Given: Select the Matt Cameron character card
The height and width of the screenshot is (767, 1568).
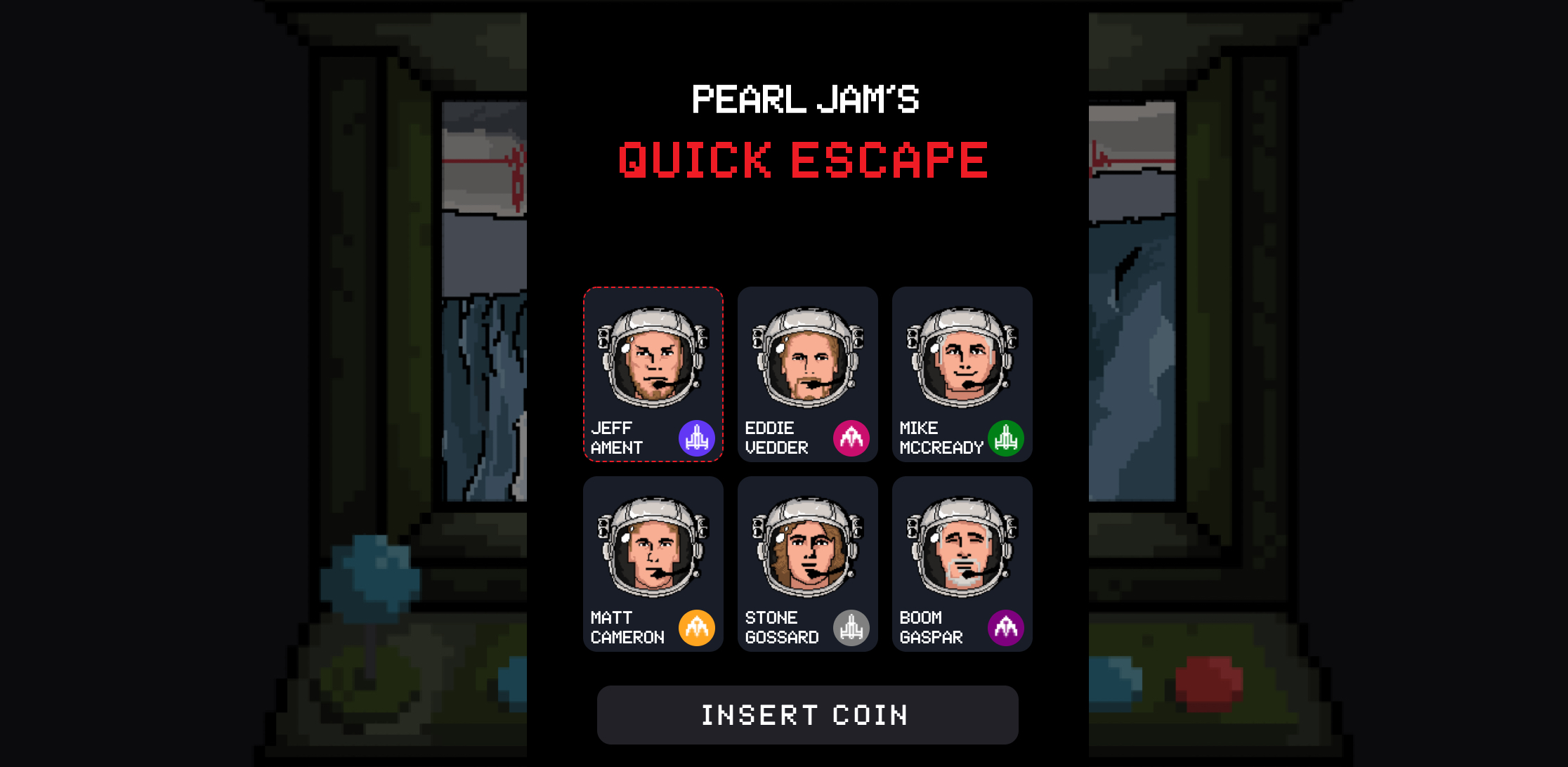Looking at the screenshot, I should point(653,564).
